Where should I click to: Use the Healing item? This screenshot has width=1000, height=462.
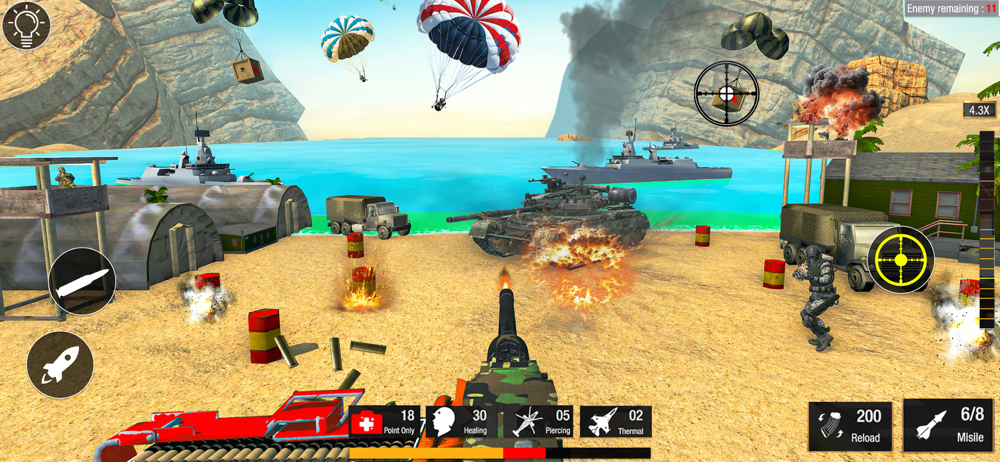coord(461,422)
